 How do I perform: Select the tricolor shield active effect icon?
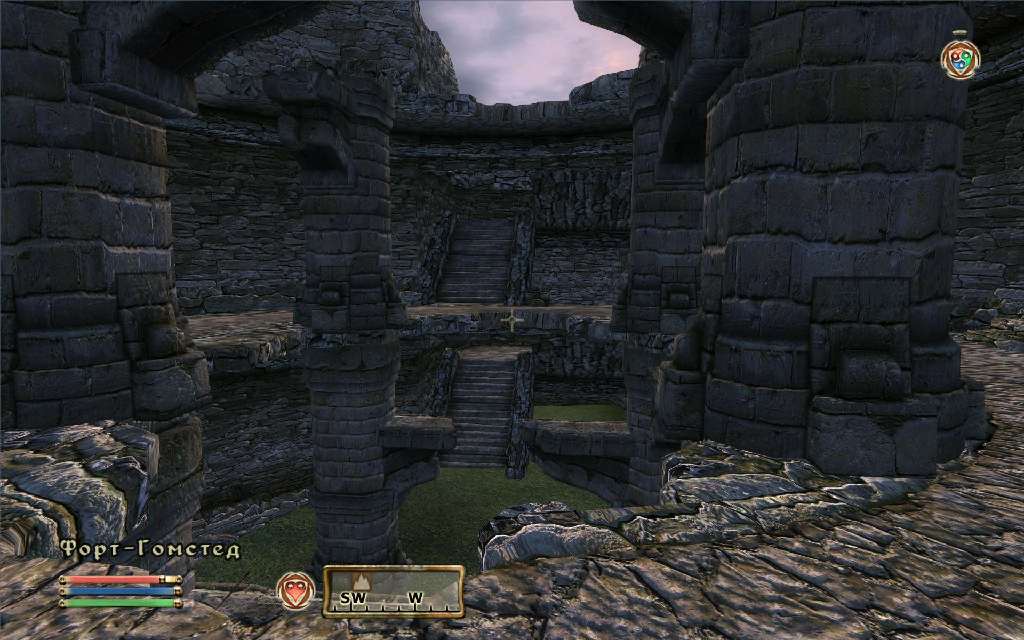pos(960,57)
